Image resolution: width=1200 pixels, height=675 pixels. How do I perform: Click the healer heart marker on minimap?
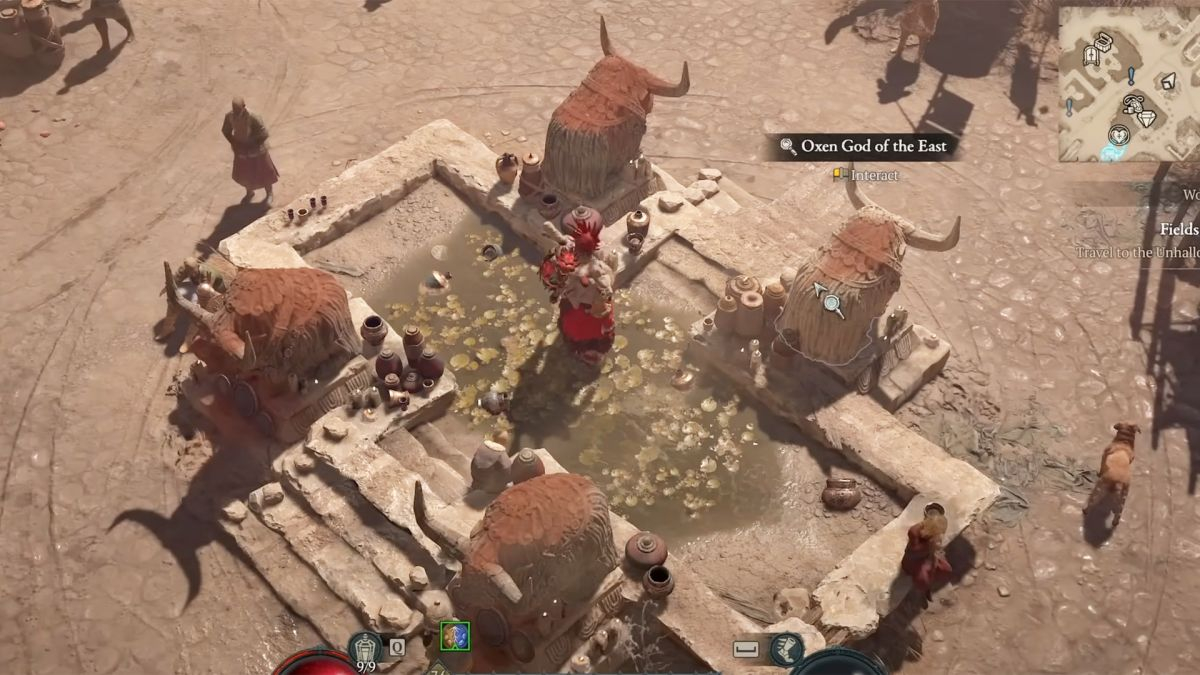[1121, 134]
